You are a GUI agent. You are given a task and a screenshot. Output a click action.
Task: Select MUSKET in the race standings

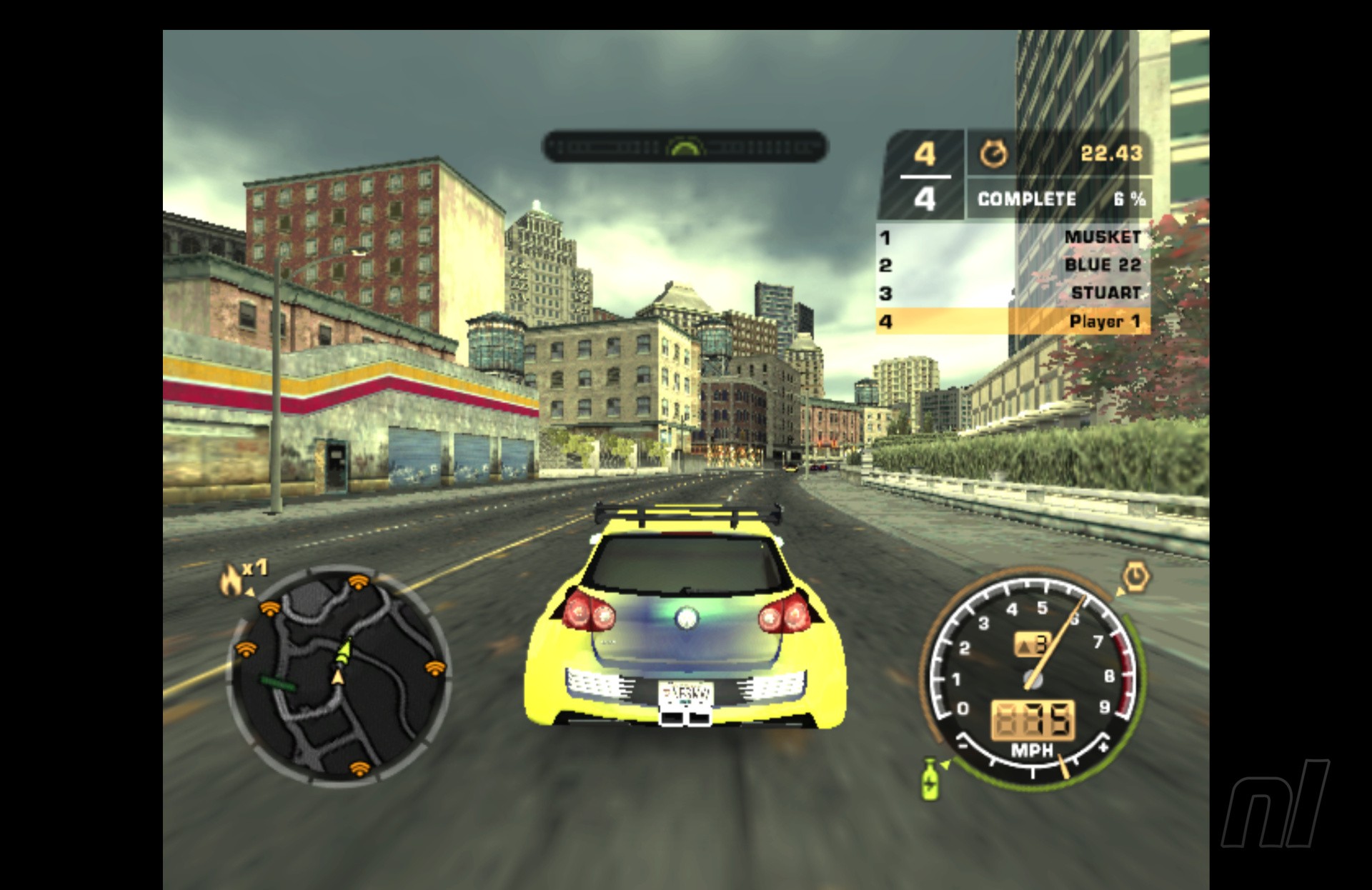click(x=1013, y=237)
